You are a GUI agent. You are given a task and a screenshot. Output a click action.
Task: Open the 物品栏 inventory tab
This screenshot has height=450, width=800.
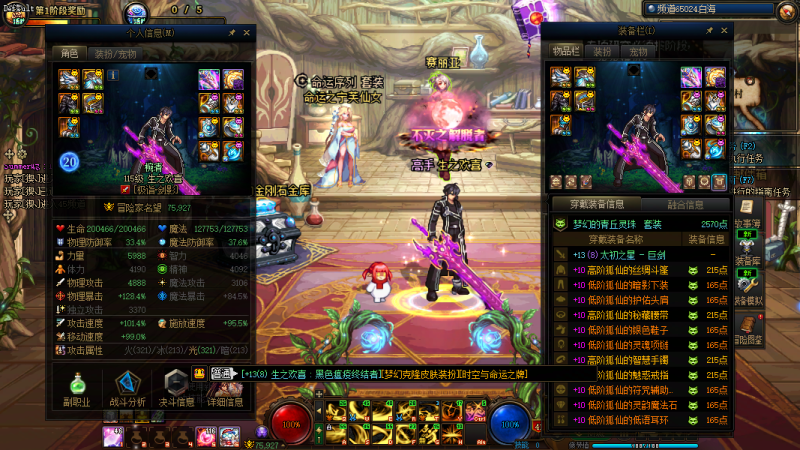[x=567, y=51]
